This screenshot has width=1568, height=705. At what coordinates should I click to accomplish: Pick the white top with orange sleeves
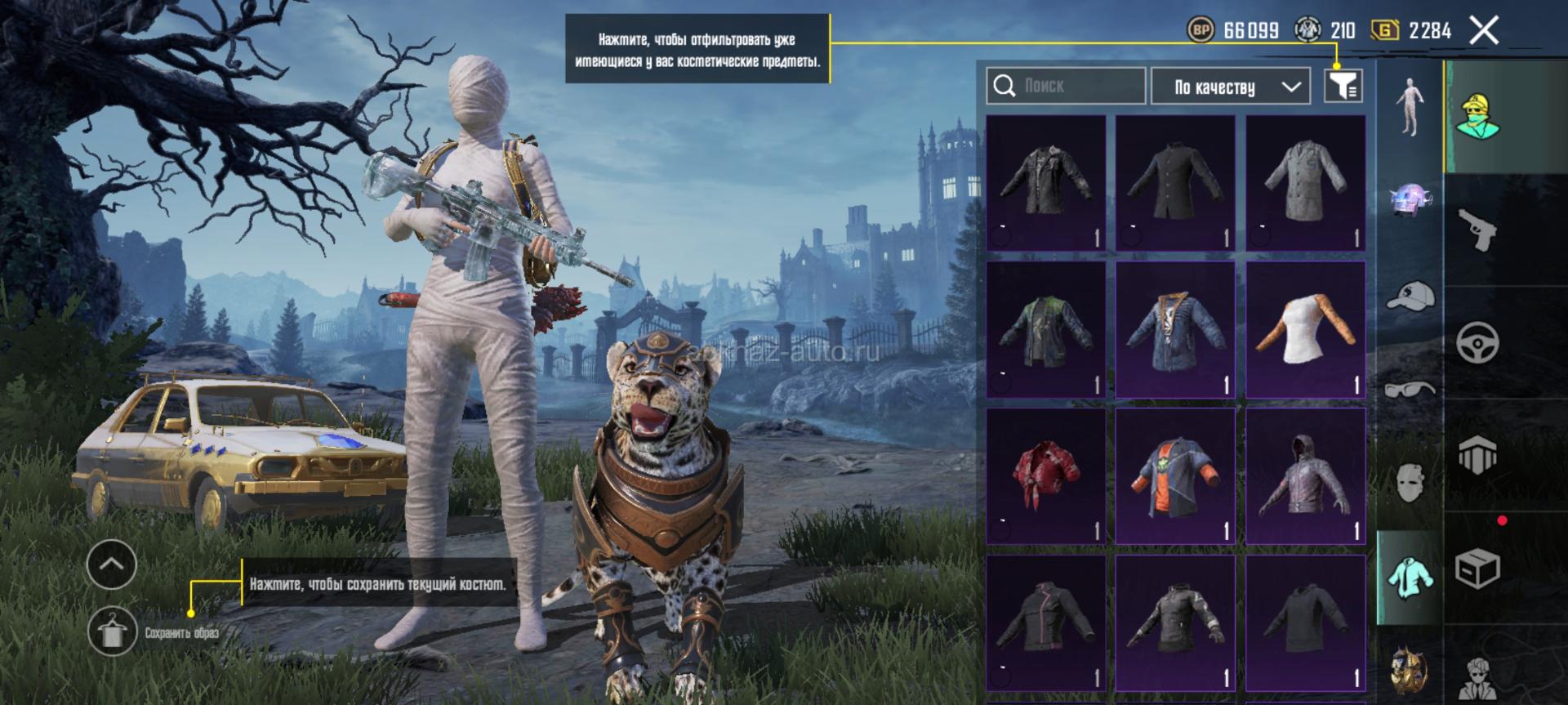click(x=1305, y=328)
